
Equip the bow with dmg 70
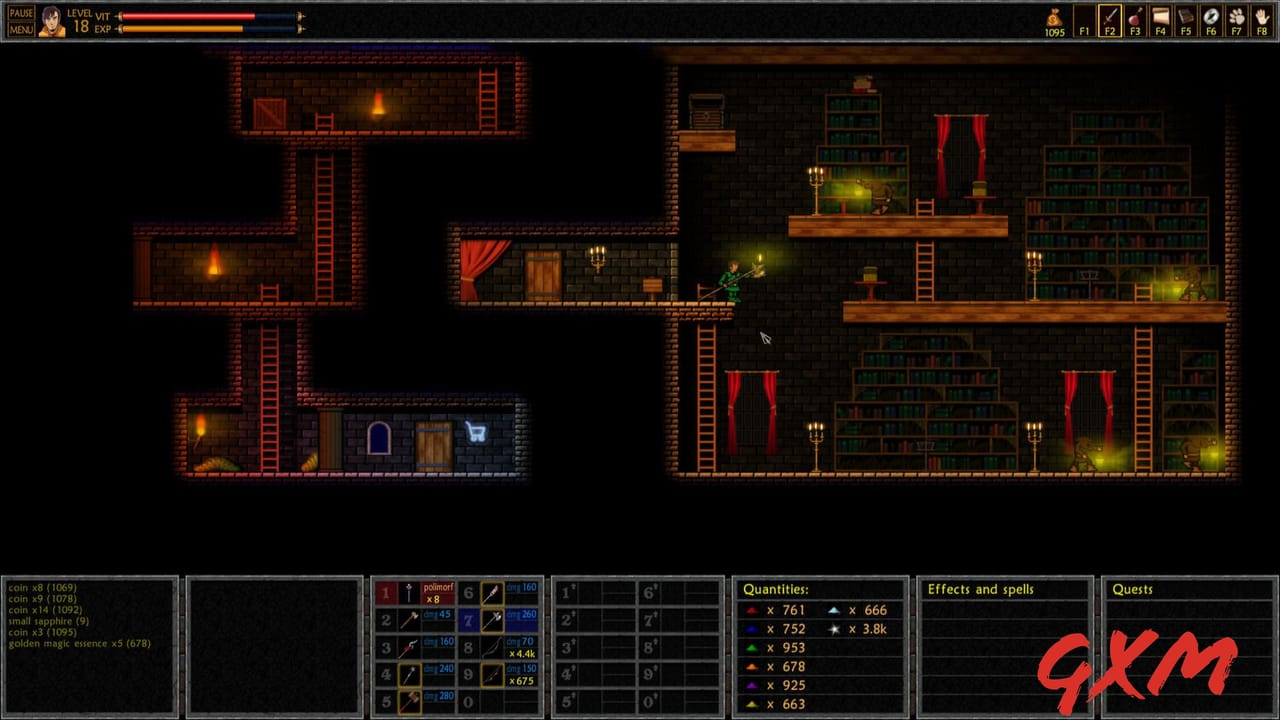click(x=491, y=648)
